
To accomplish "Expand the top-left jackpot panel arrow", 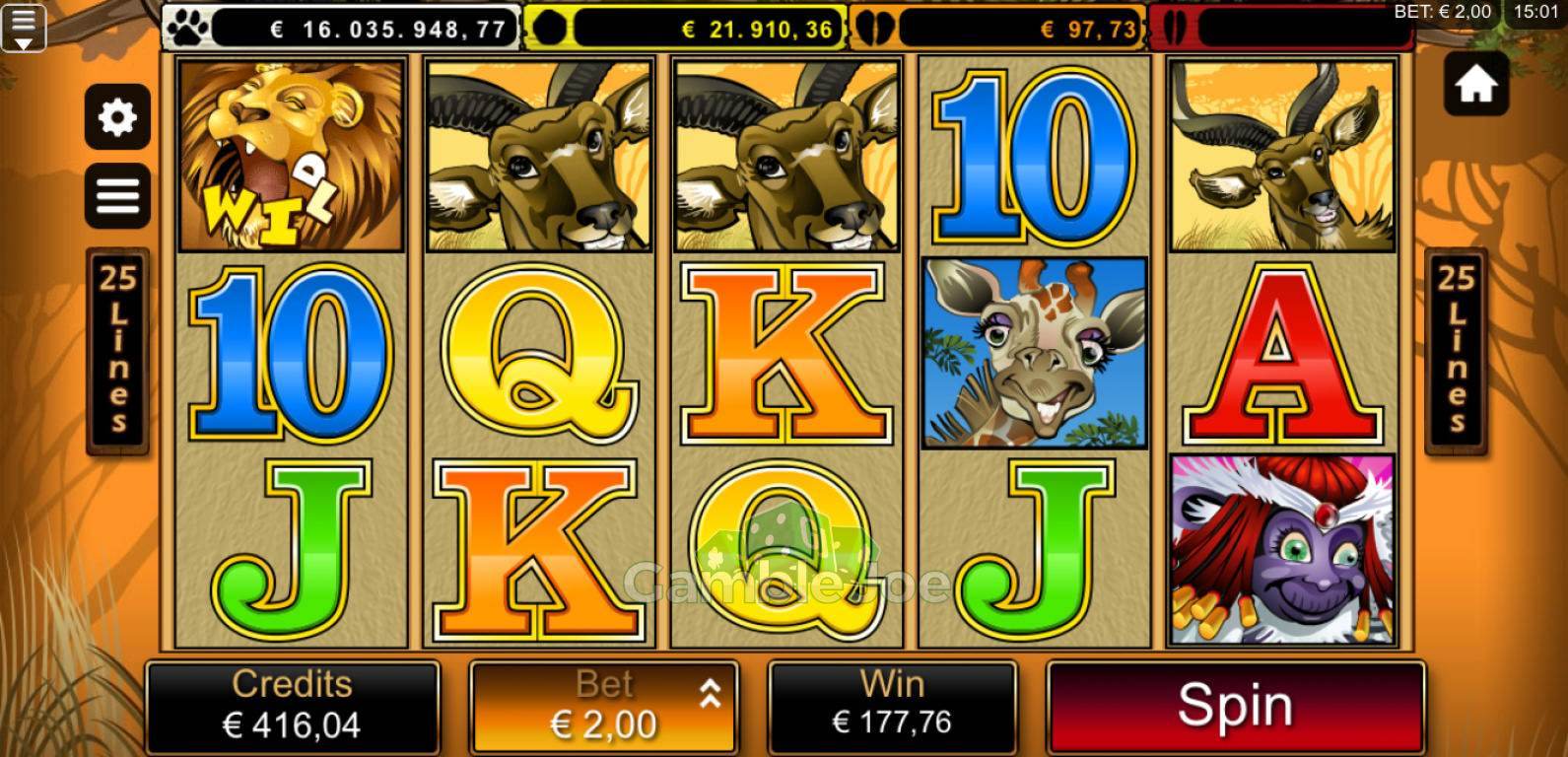I will click(x=26, y=27).
